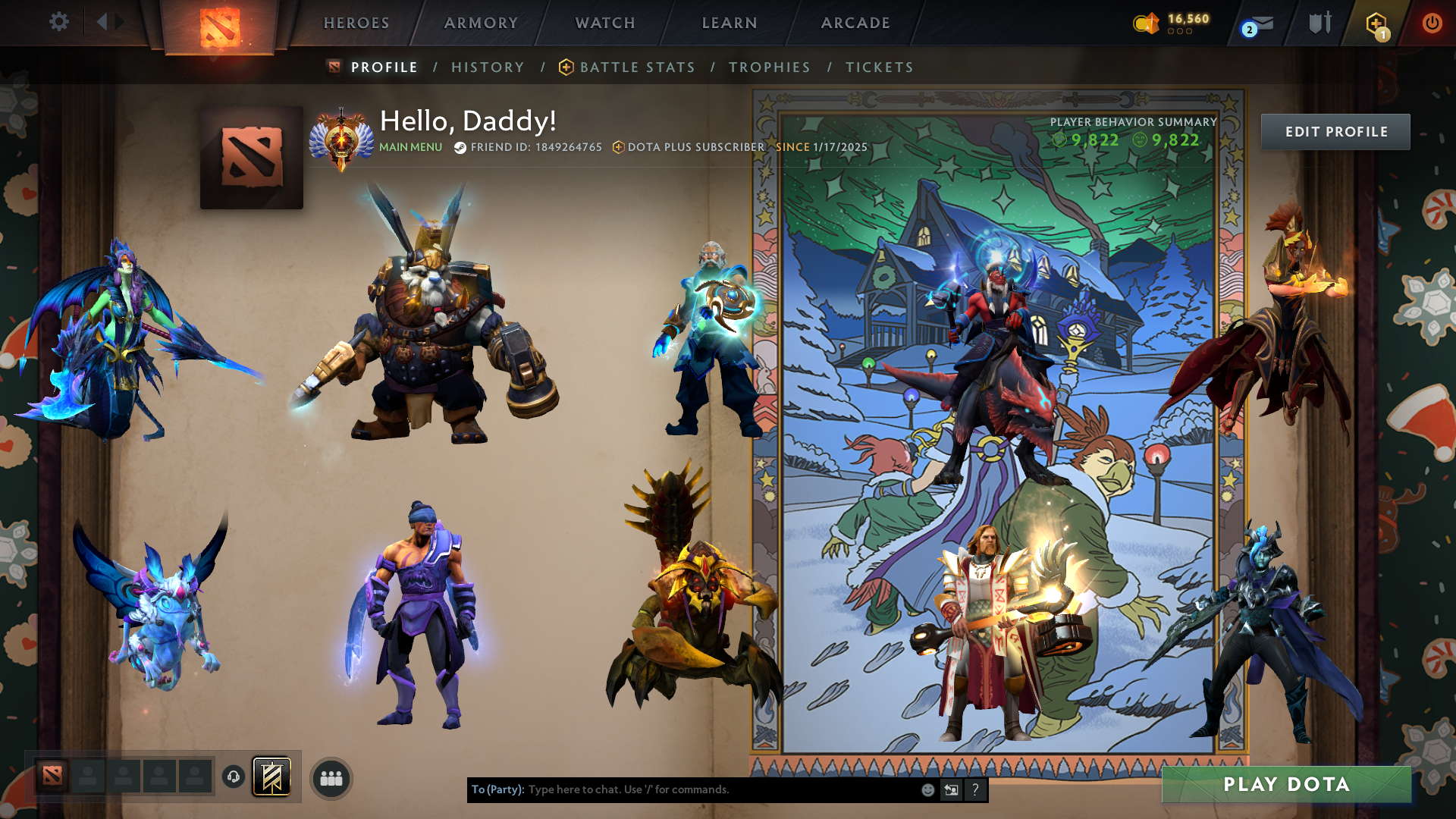The image size is (1456, 819).
Task: Click the shield and sword Armory icon
Action: 1319,23
